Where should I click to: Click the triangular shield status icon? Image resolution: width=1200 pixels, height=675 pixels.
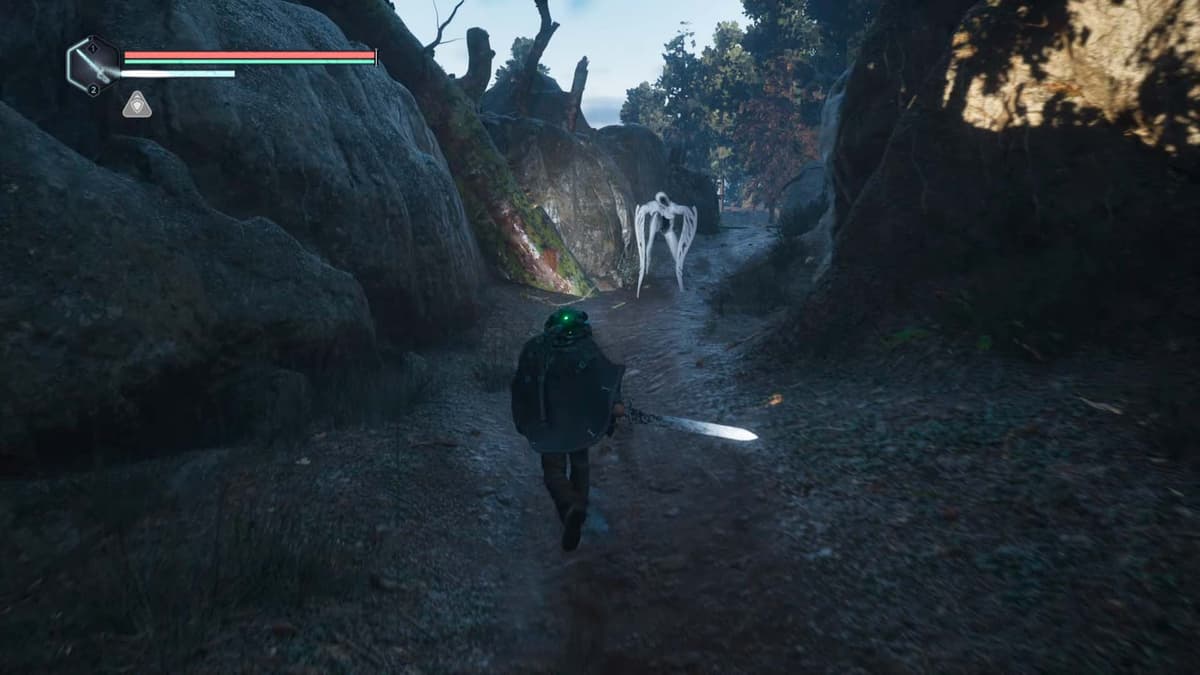[x=137, y=105]
